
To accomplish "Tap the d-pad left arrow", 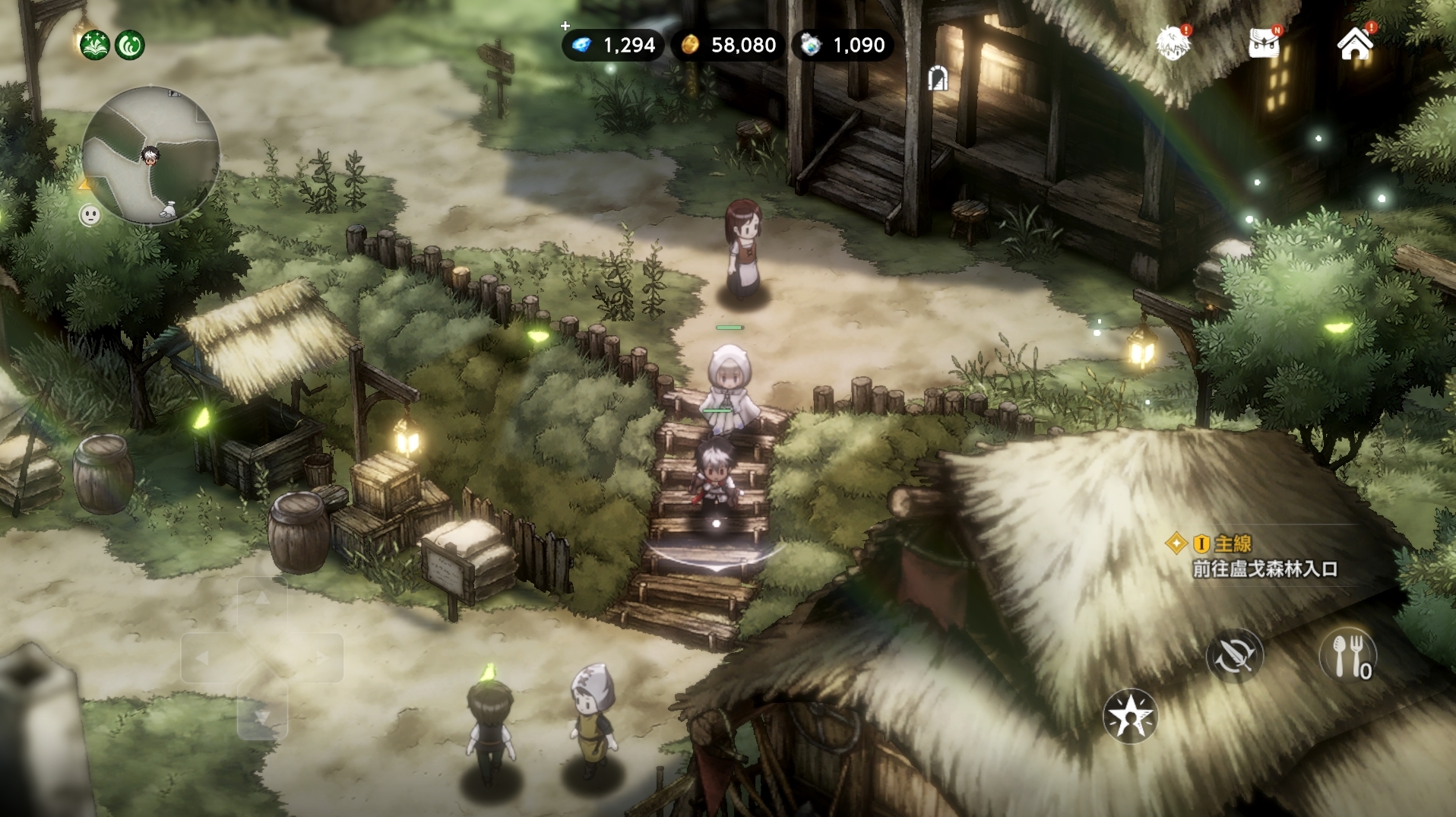I will pyautogui.click(x=204, y=658).
